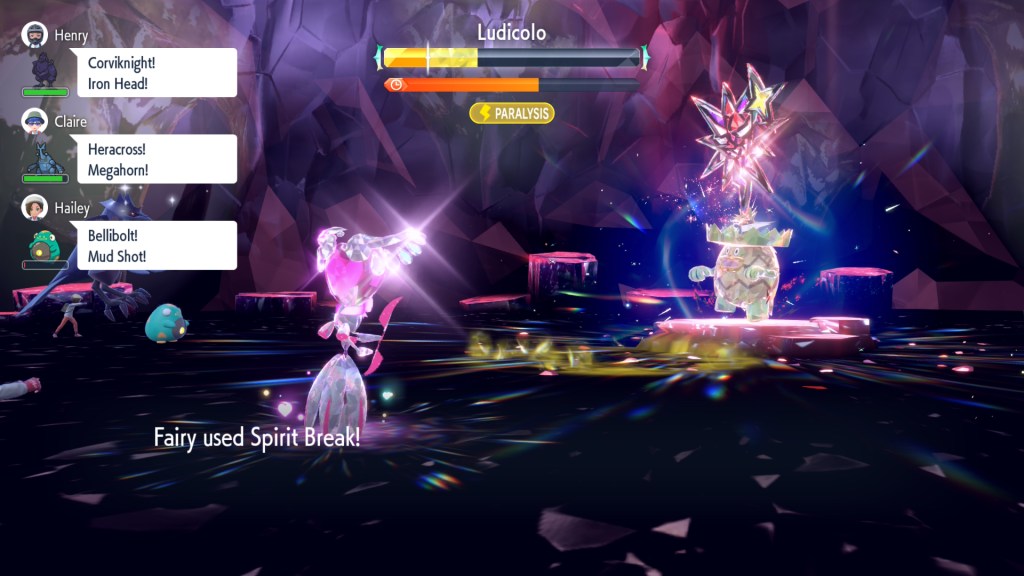This screenshot has height=576, width=1024.
Task: Select Henry's trainer avatar
Action: [36, 34]
